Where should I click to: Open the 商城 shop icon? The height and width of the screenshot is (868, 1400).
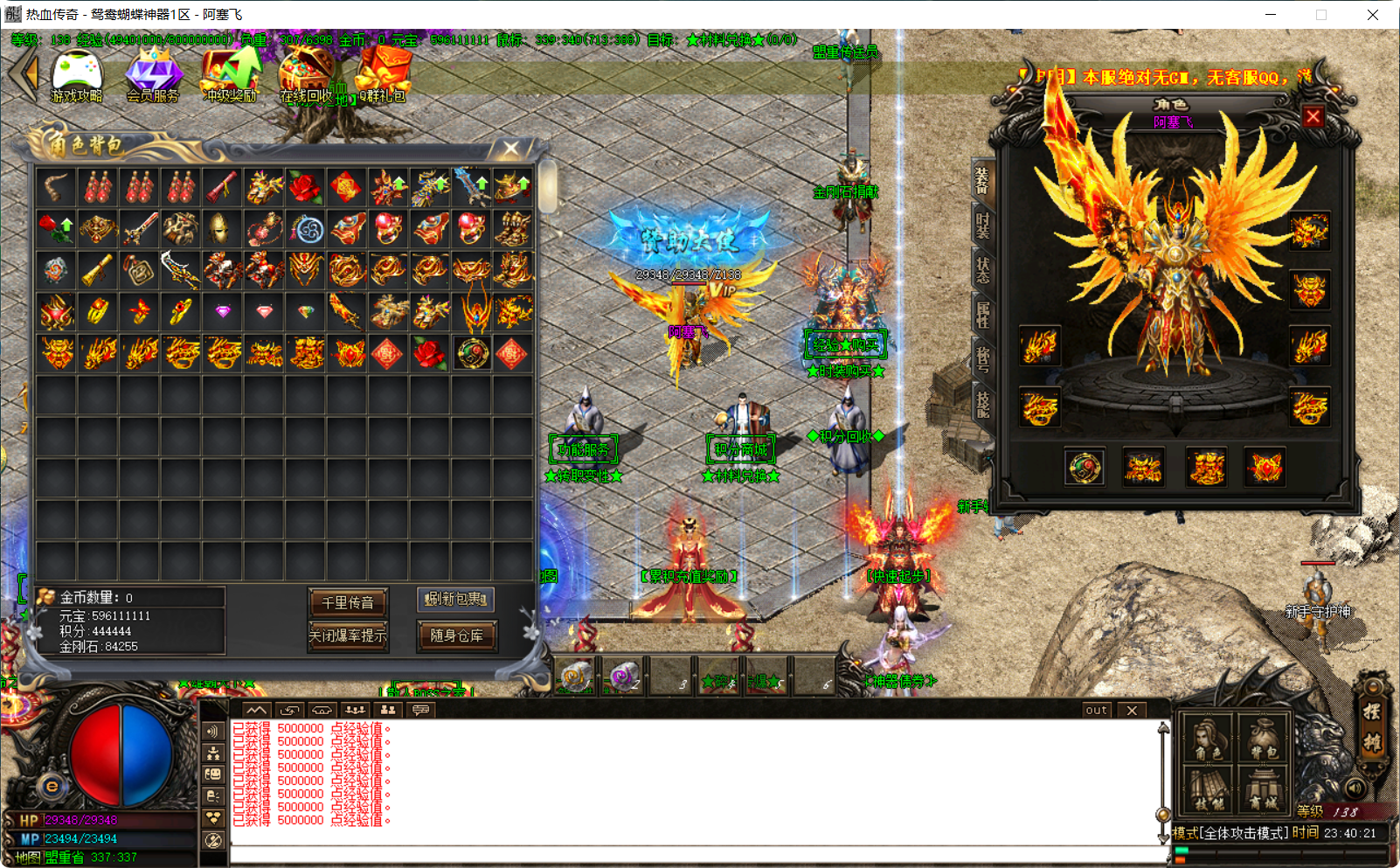pos(1263,787)
